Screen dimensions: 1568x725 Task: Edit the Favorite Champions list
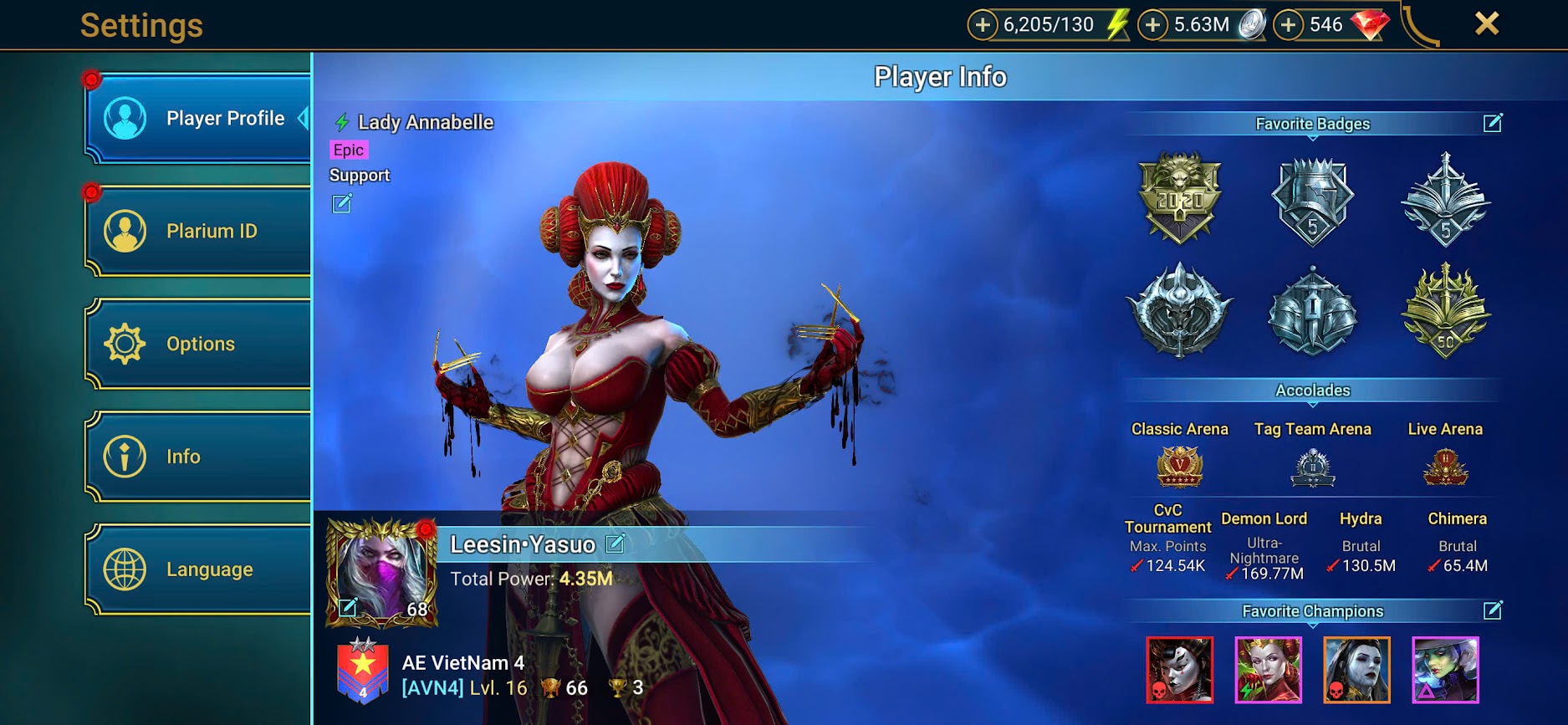pos(1493,610)
